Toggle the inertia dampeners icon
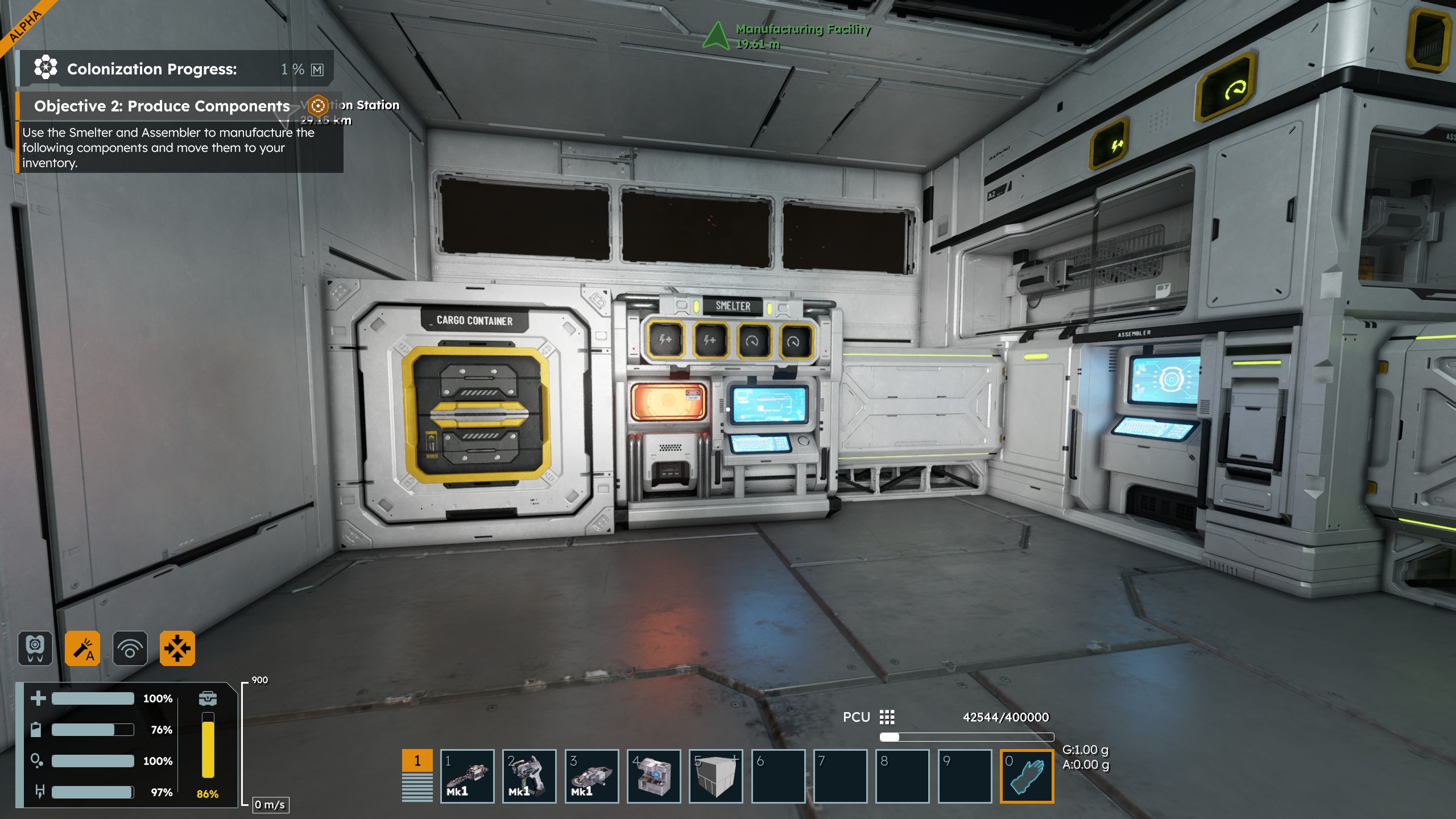 coord(177,648)
